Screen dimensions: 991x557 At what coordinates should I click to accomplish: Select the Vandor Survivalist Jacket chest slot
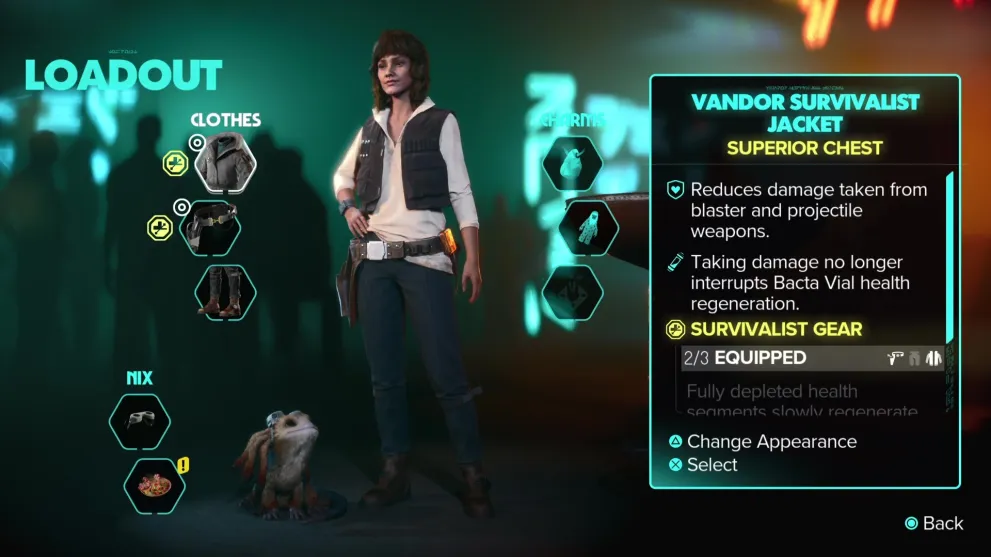[226, 163]
